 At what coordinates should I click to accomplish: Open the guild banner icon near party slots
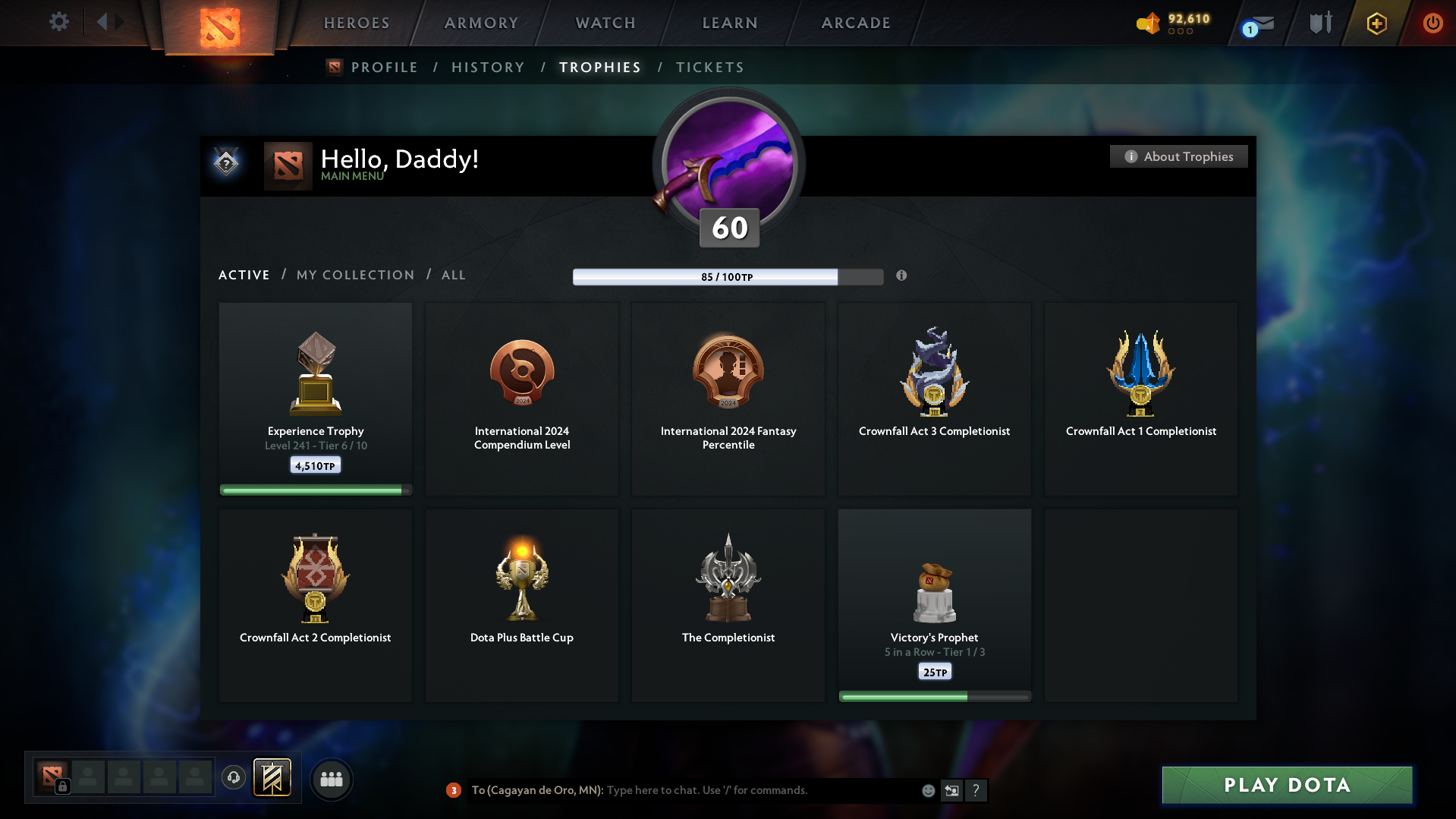pyautogui.click(x=273, y=778)
